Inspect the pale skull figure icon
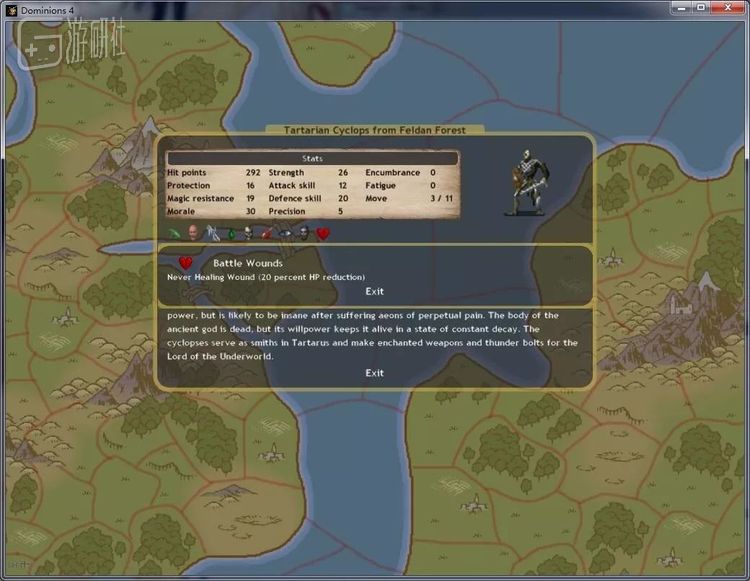This screenshot has width=750, height=581. 248,233
